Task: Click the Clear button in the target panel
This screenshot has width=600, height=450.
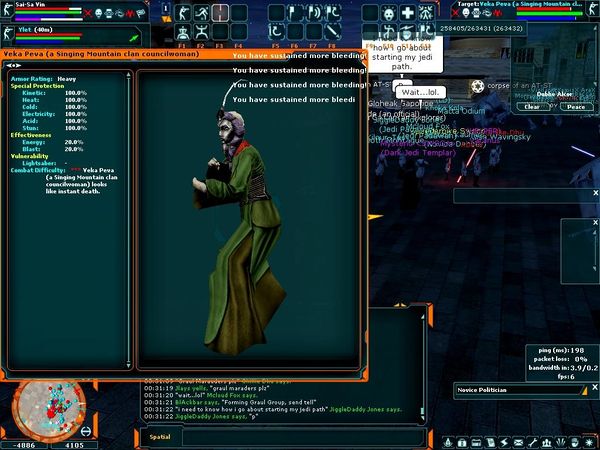Action: 532,106
